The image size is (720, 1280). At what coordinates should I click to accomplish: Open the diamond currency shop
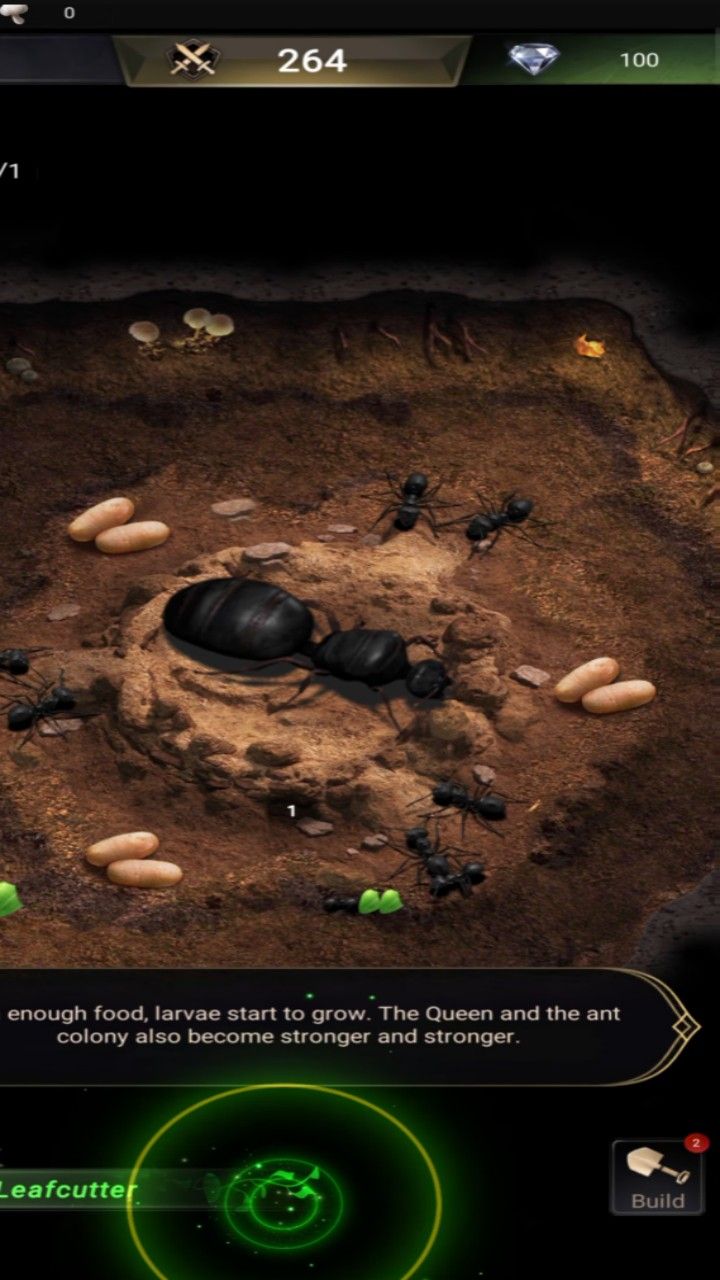point(536,59)
